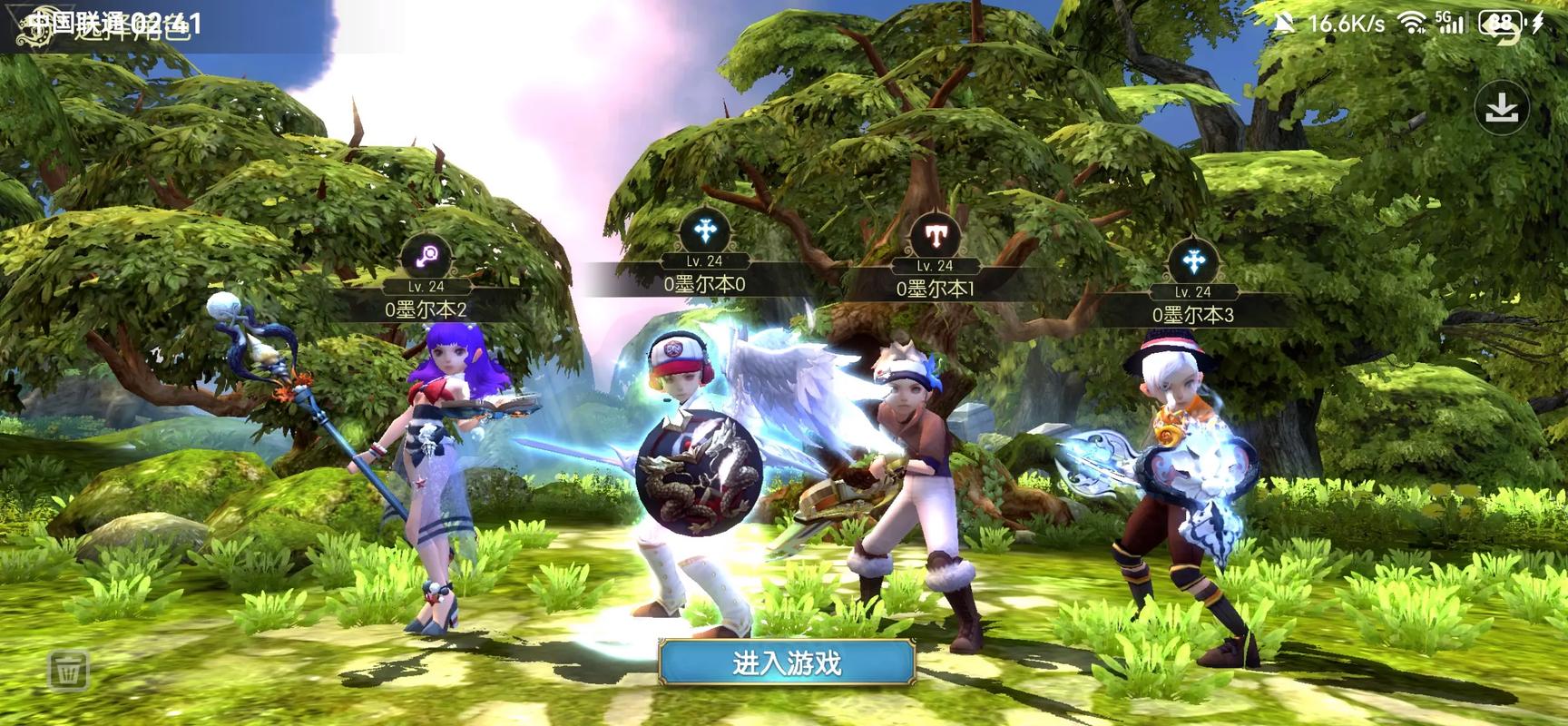Click the 进入游戏 enter game button
Image resolution: width=1568 pixels, height=726 pixels.
786,663
